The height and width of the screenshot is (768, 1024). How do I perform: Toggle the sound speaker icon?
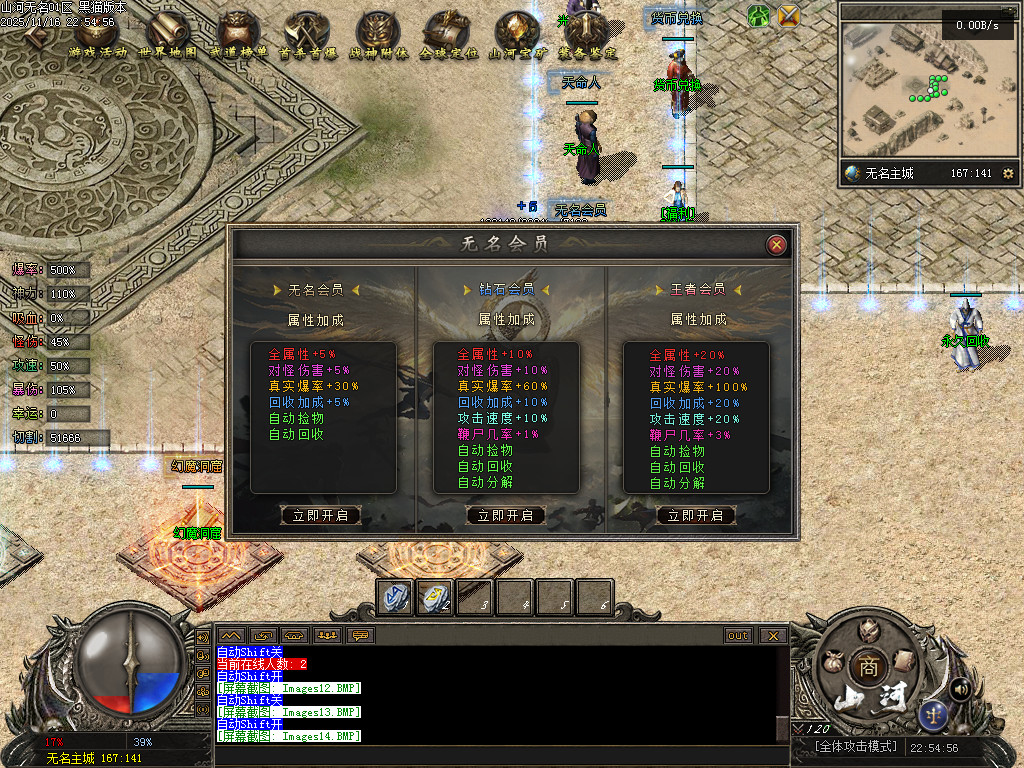[960, 688]
